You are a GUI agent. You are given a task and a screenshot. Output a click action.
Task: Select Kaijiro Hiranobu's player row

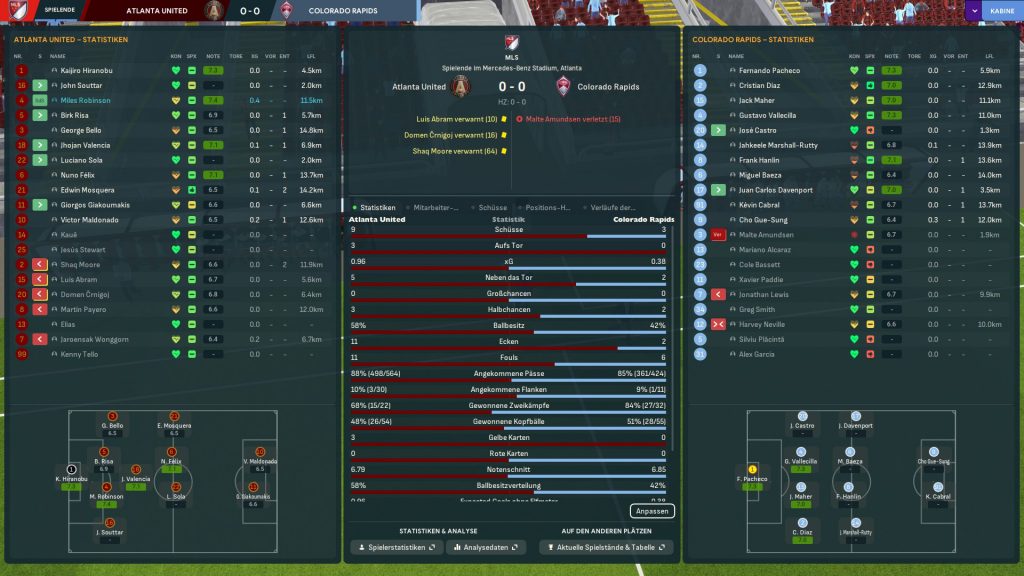(x=87, y=71)
